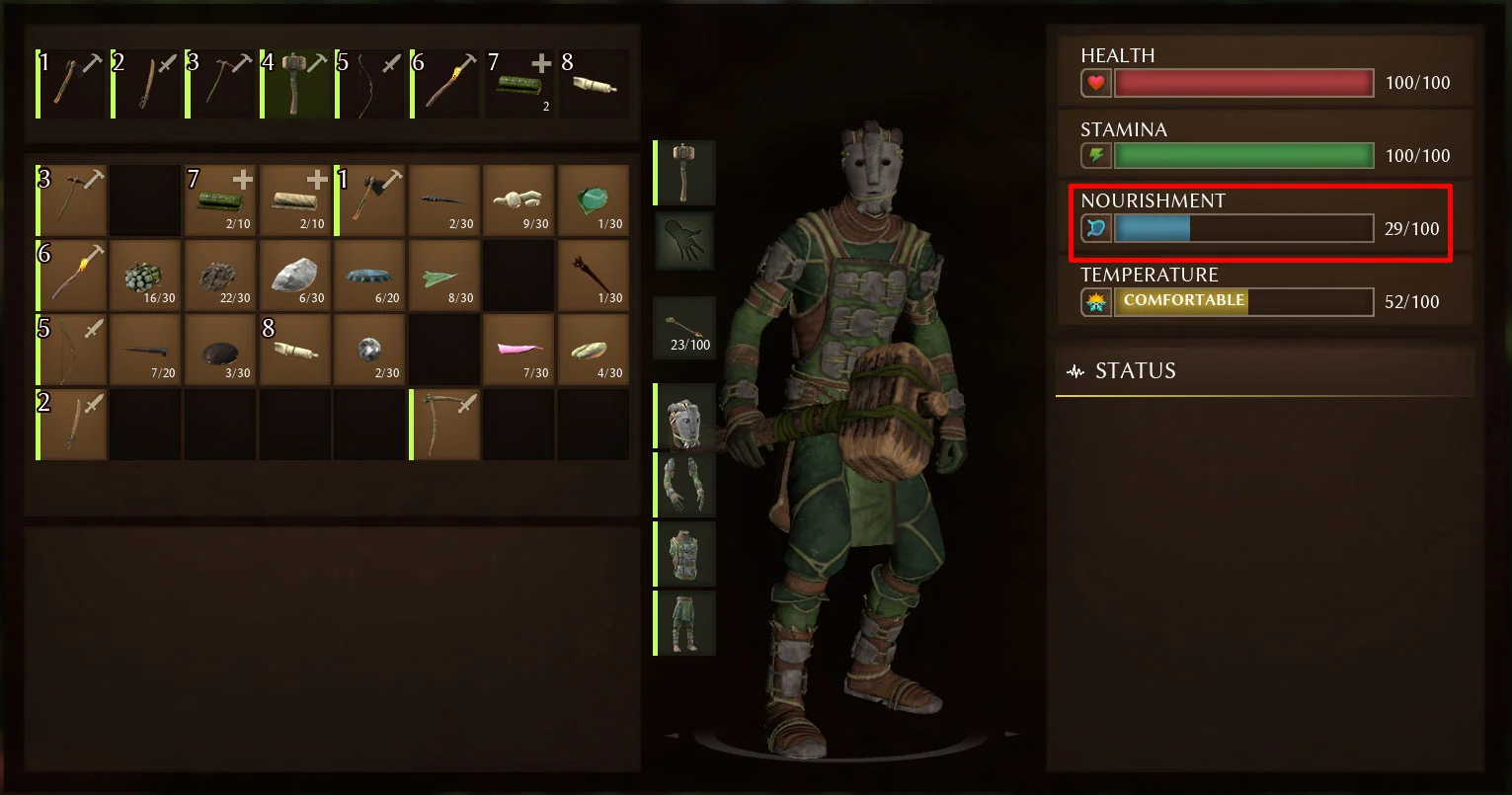Choose the mushroom stack of 9 in inventory
Screen dimensions: 1512x795
(x=518, y=200)
